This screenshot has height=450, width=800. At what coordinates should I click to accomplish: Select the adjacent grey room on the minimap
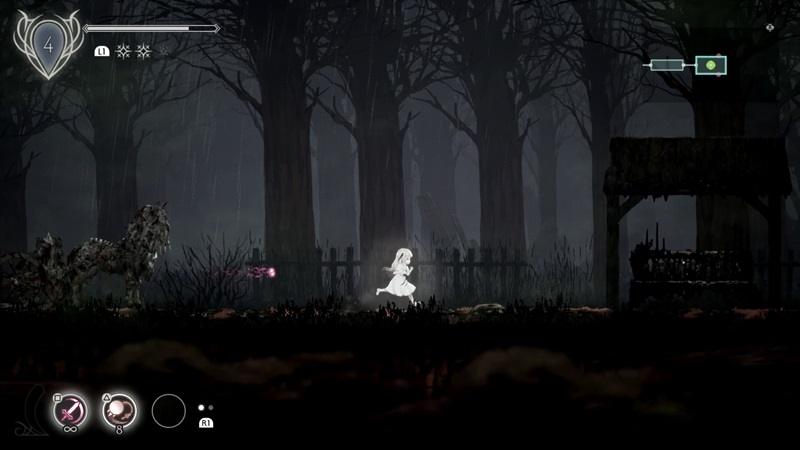pos(667,66)
